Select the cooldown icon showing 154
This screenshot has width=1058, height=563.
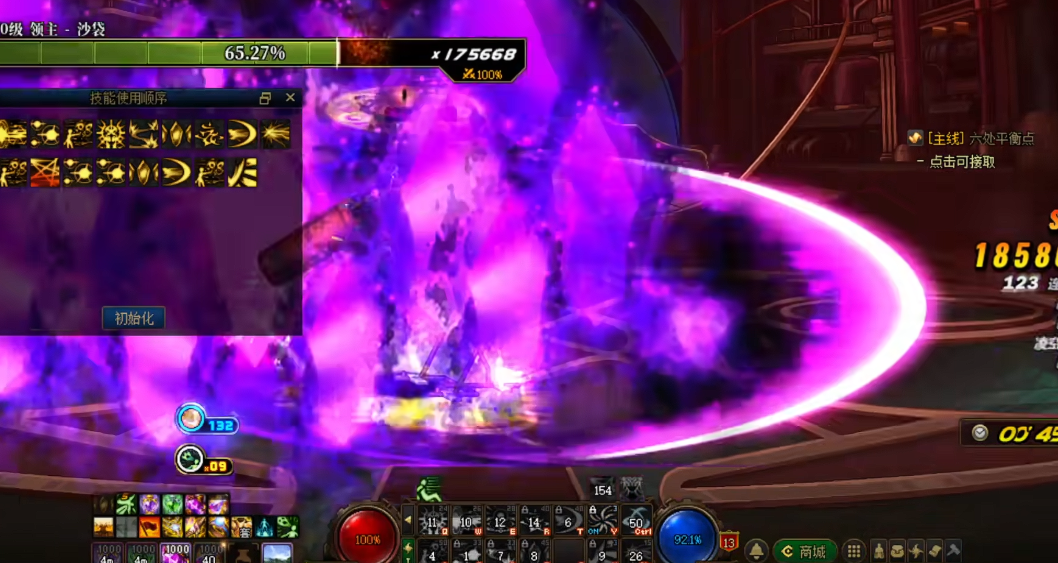[x=602, y=488]
